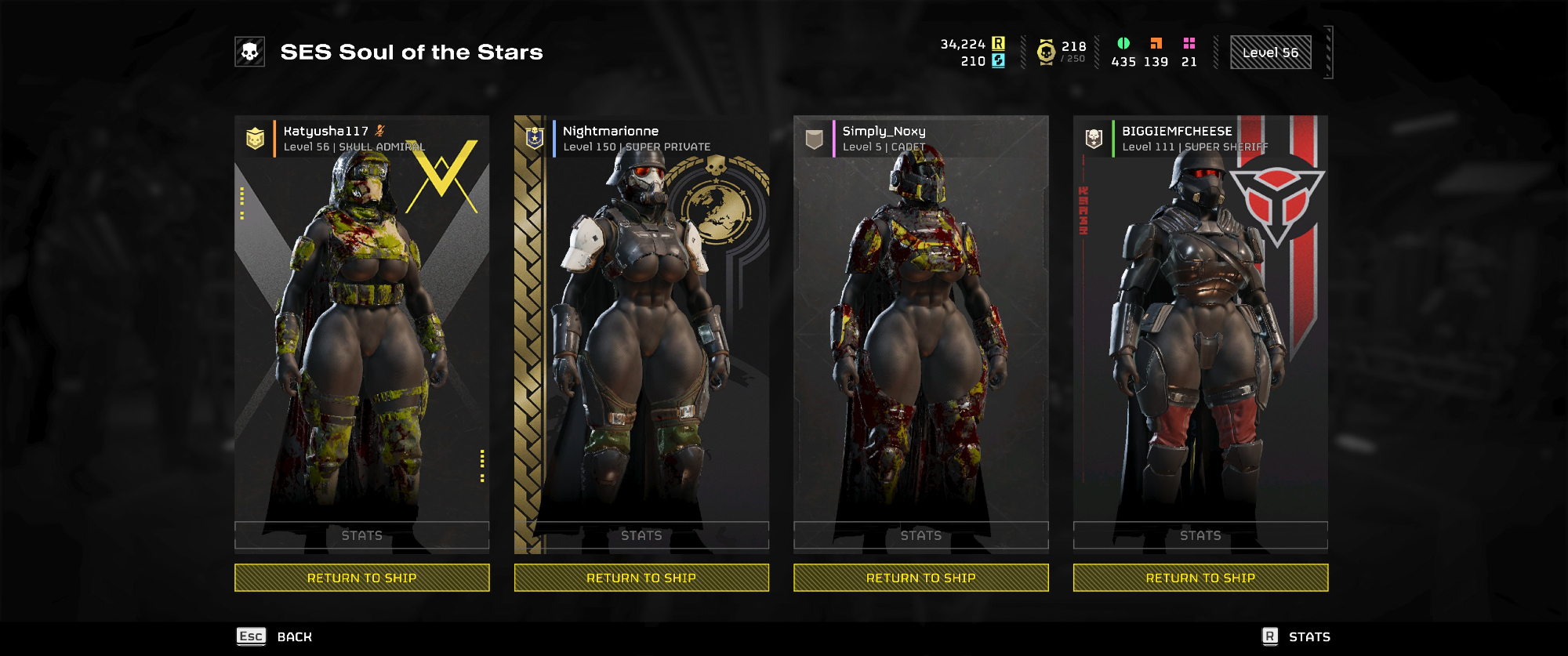Screen dimensions: 1568x656
Task: Open stats for Katyusha117
Action: (361, 535)
